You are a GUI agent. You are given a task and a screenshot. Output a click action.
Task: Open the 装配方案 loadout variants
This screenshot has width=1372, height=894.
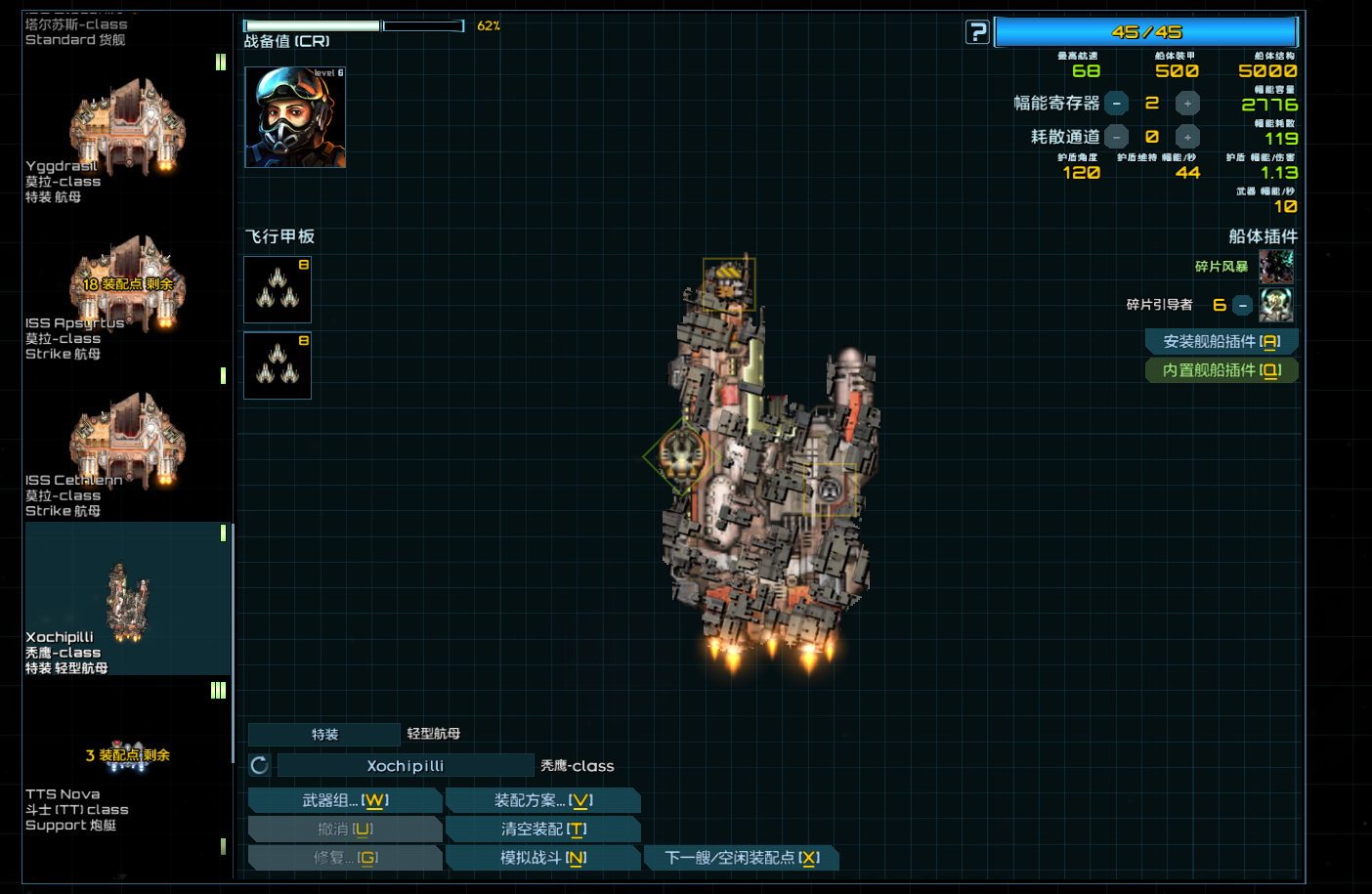click(x=542, y=800)
